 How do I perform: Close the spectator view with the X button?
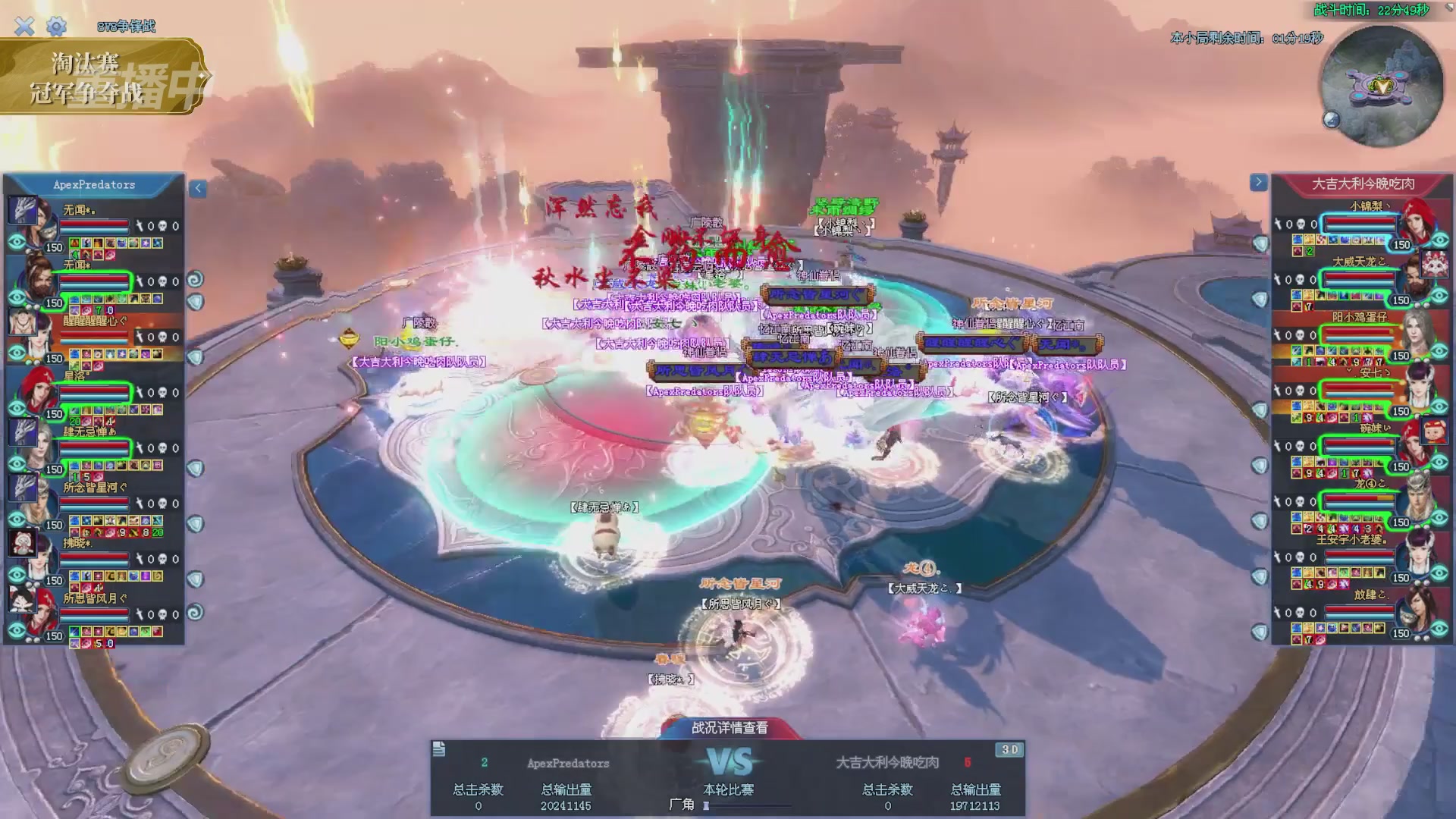coord(24,27)
